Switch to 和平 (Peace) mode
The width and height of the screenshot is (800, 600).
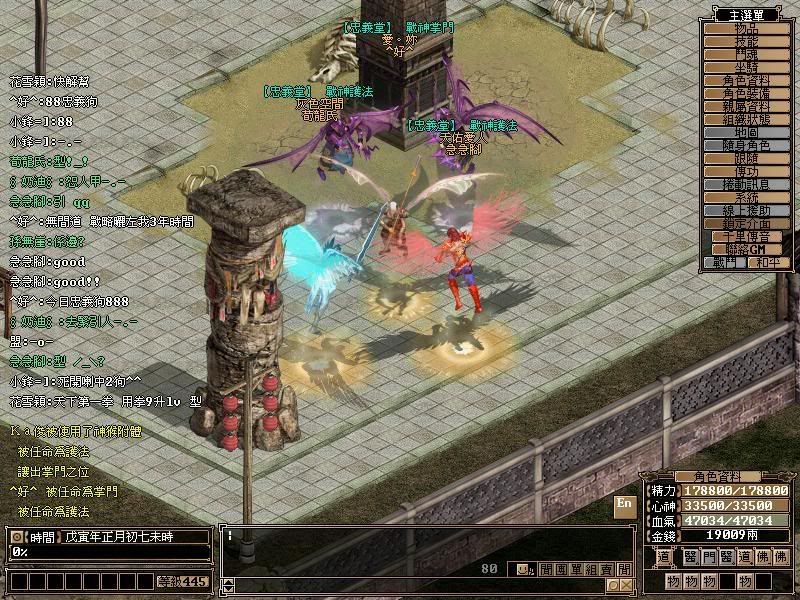click(769, 263)
